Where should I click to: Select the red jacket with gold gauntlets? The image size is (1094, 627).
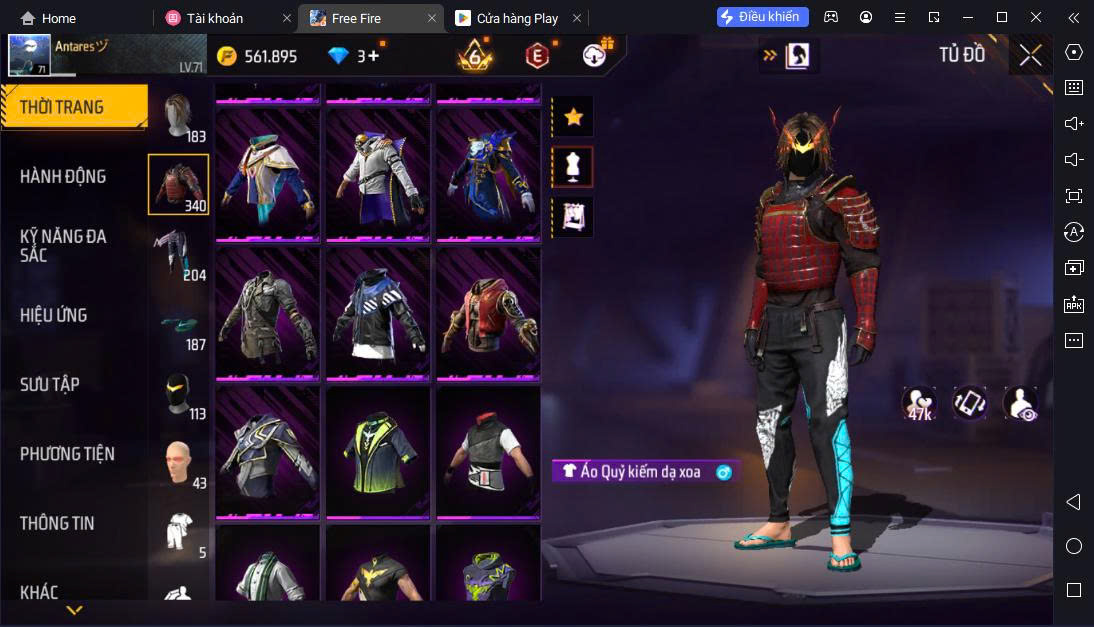[488, 312]
